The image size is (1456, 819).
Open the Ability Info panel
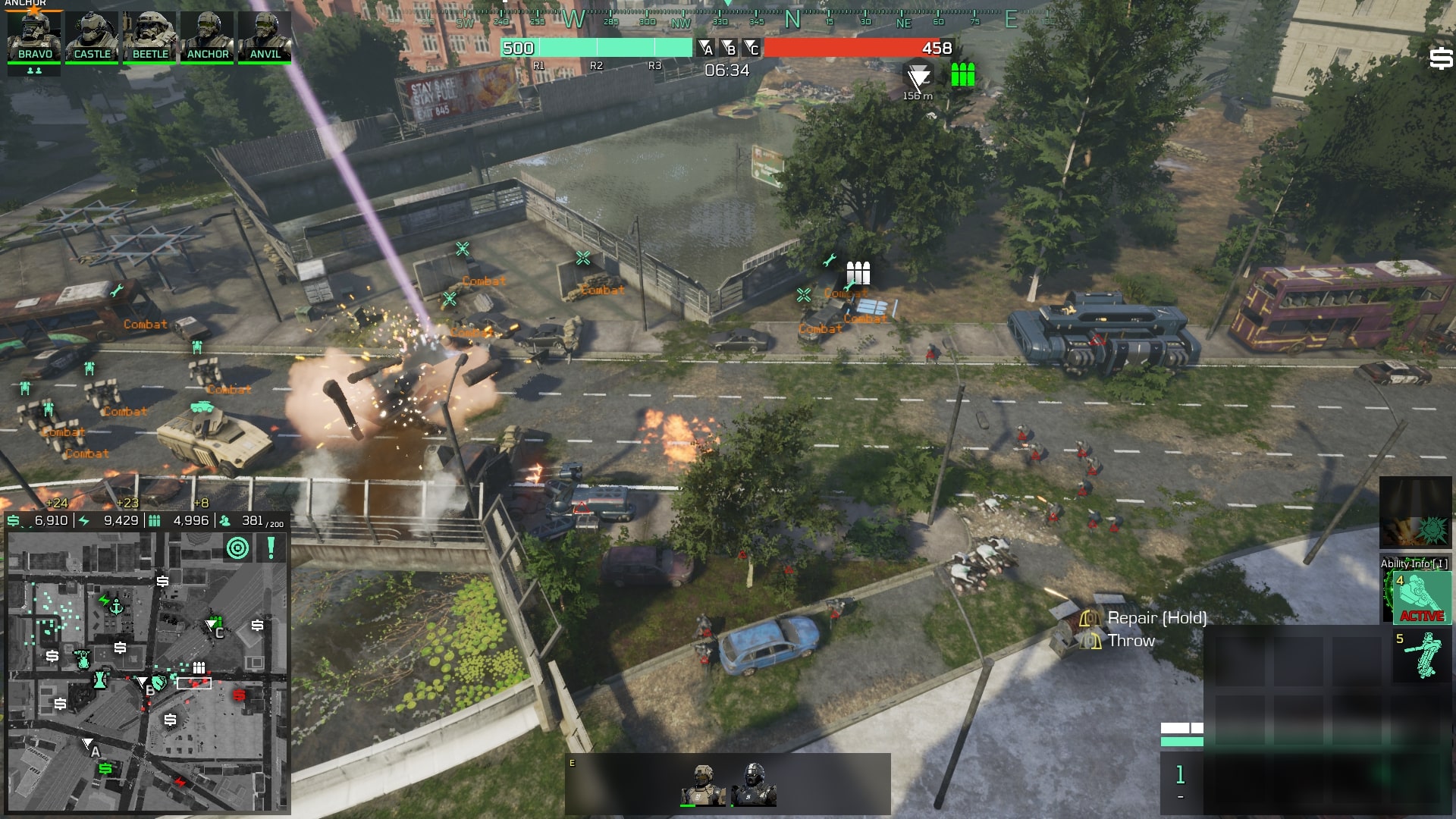pyautogui.click(x=1415, y=563)
